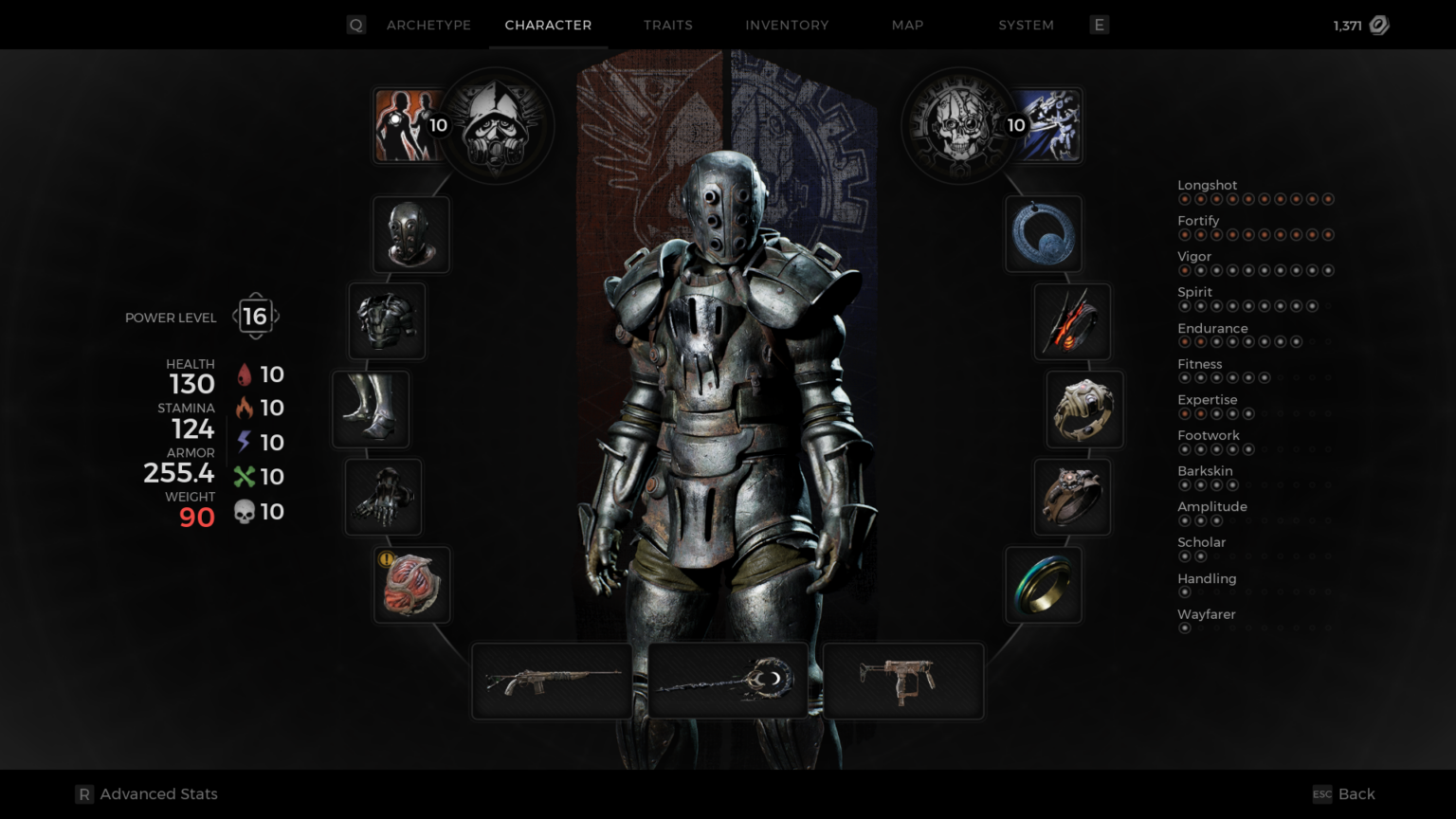This screenshot has height=819, width=1456.
Task: Click the Longshot trait pip row
Action: [1257, 199]
